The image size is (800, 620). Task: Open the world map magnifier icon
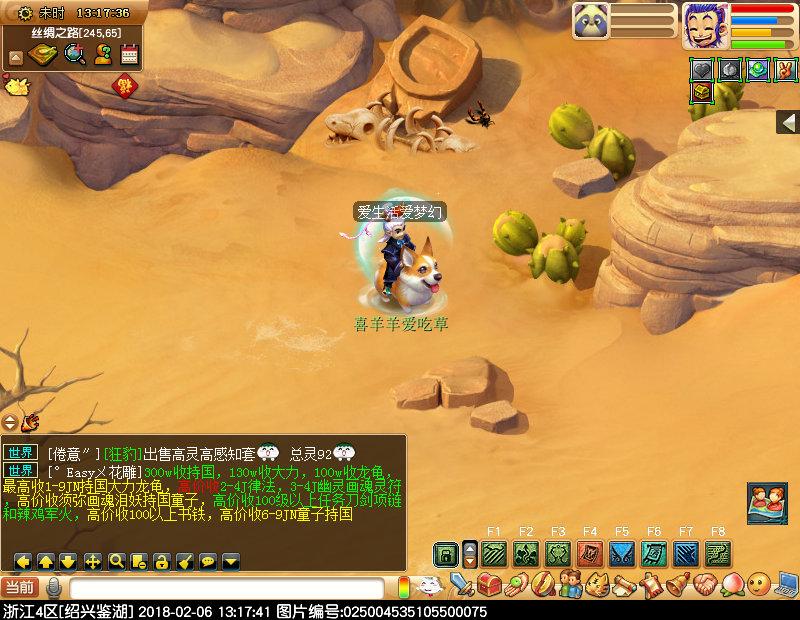pyautogui.click(x=74, y=55)
